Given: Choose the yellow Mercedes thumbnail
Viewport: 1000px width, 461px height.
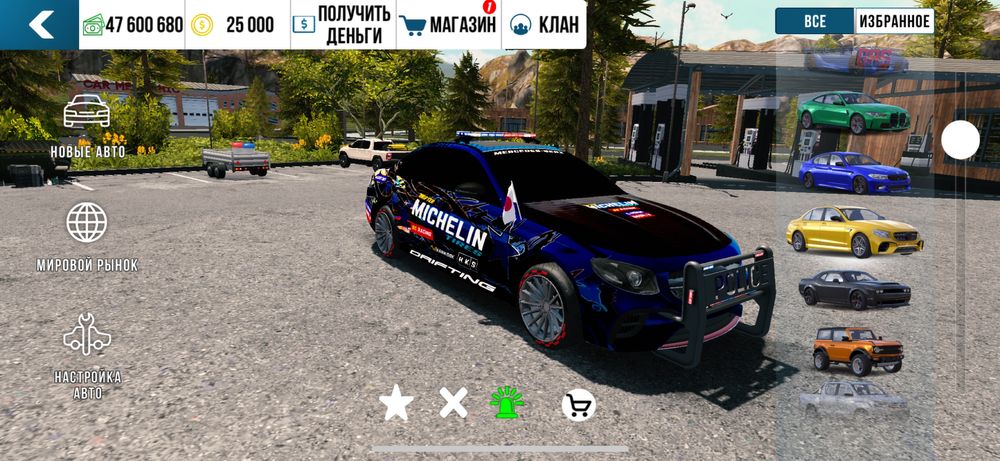Looking at the screenshot, I should 853,232.
